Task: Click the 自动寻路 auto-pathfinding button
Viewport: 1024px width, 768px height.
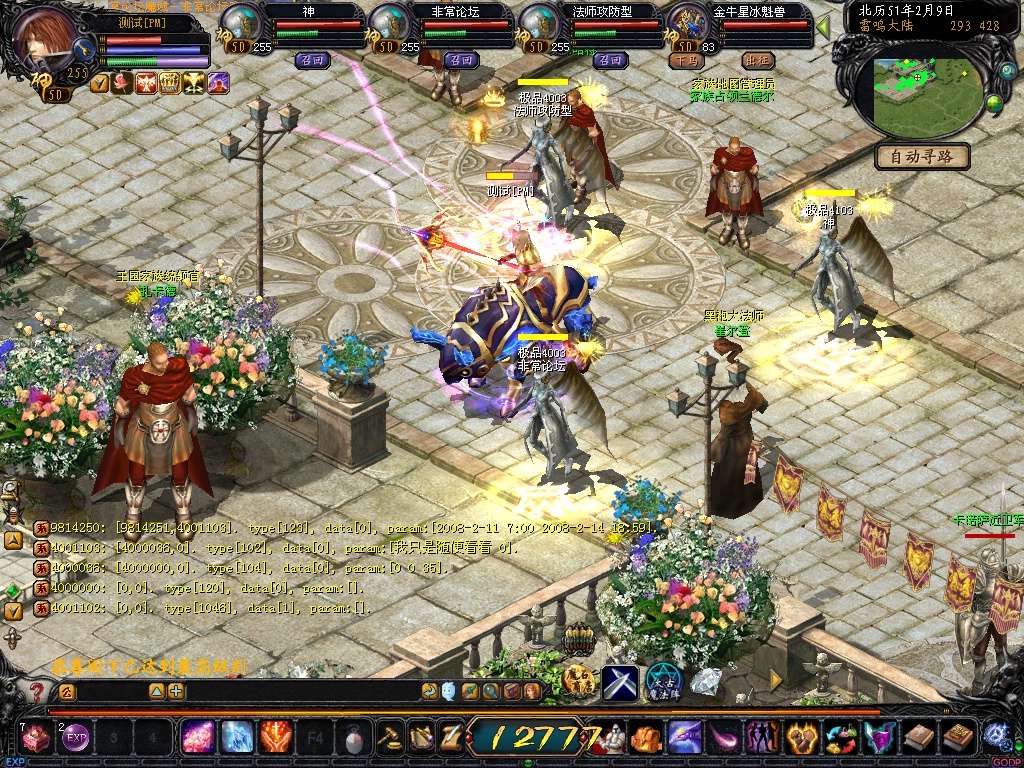Action: point(922,157)
